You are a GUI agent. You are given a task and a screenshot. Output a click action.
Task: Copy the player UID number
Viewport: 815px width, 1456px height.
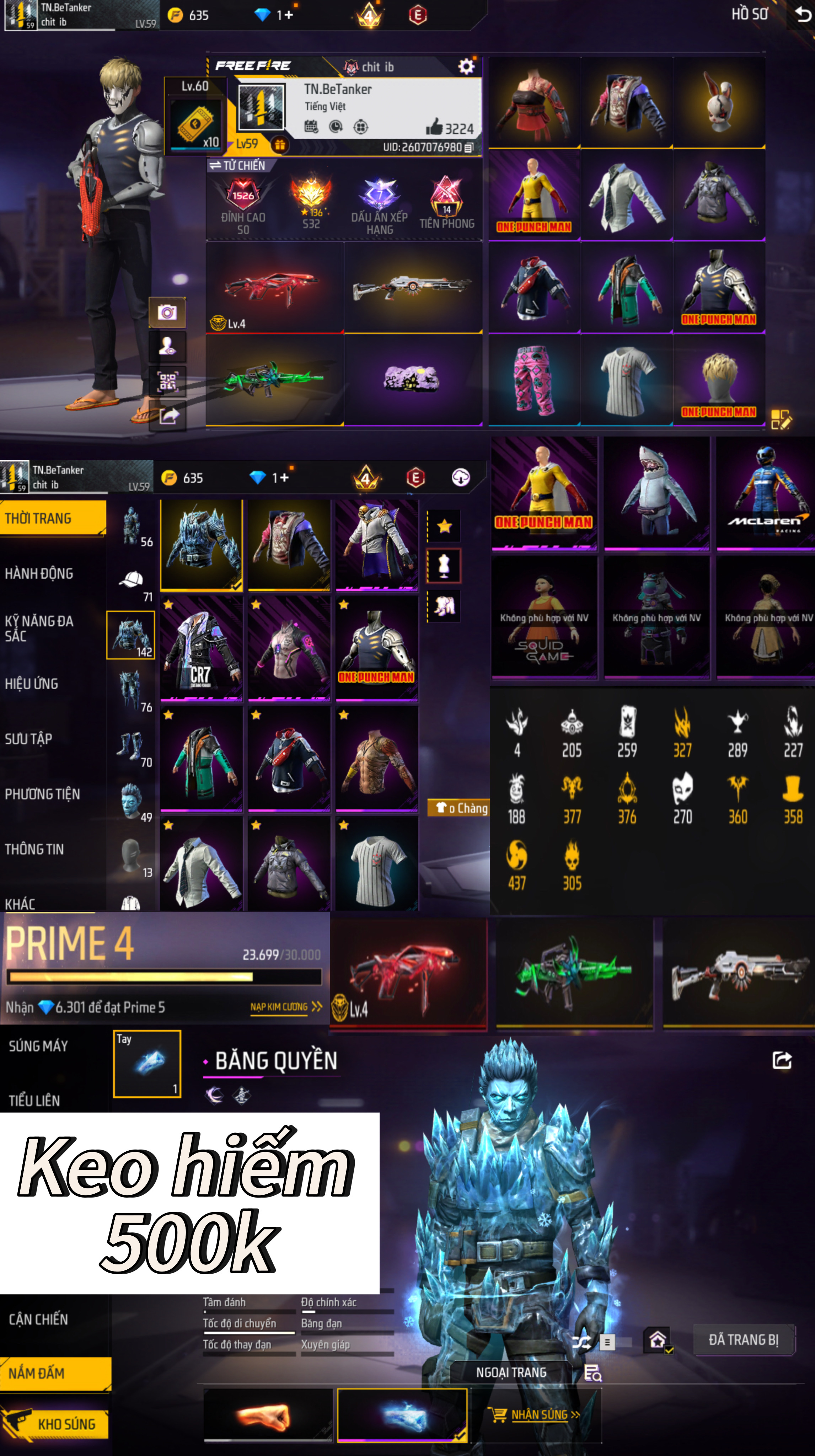click(x=468, y=148)
